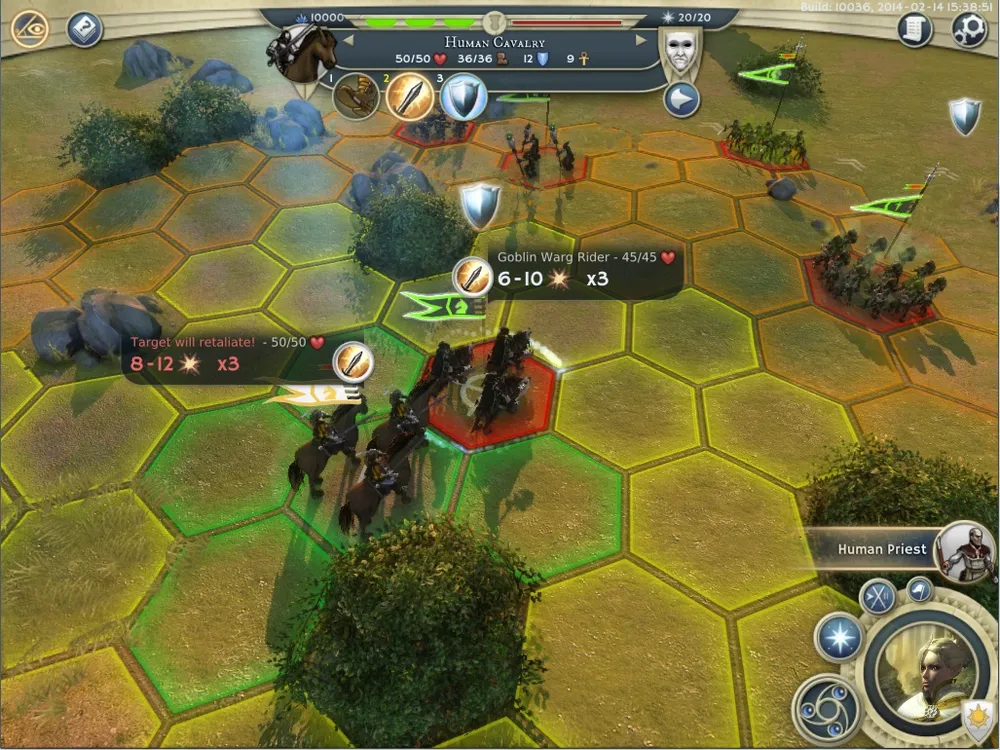Screen dimensions: 1000x750
Task: Open the spellbook star button
Action: tap(838, 637)
